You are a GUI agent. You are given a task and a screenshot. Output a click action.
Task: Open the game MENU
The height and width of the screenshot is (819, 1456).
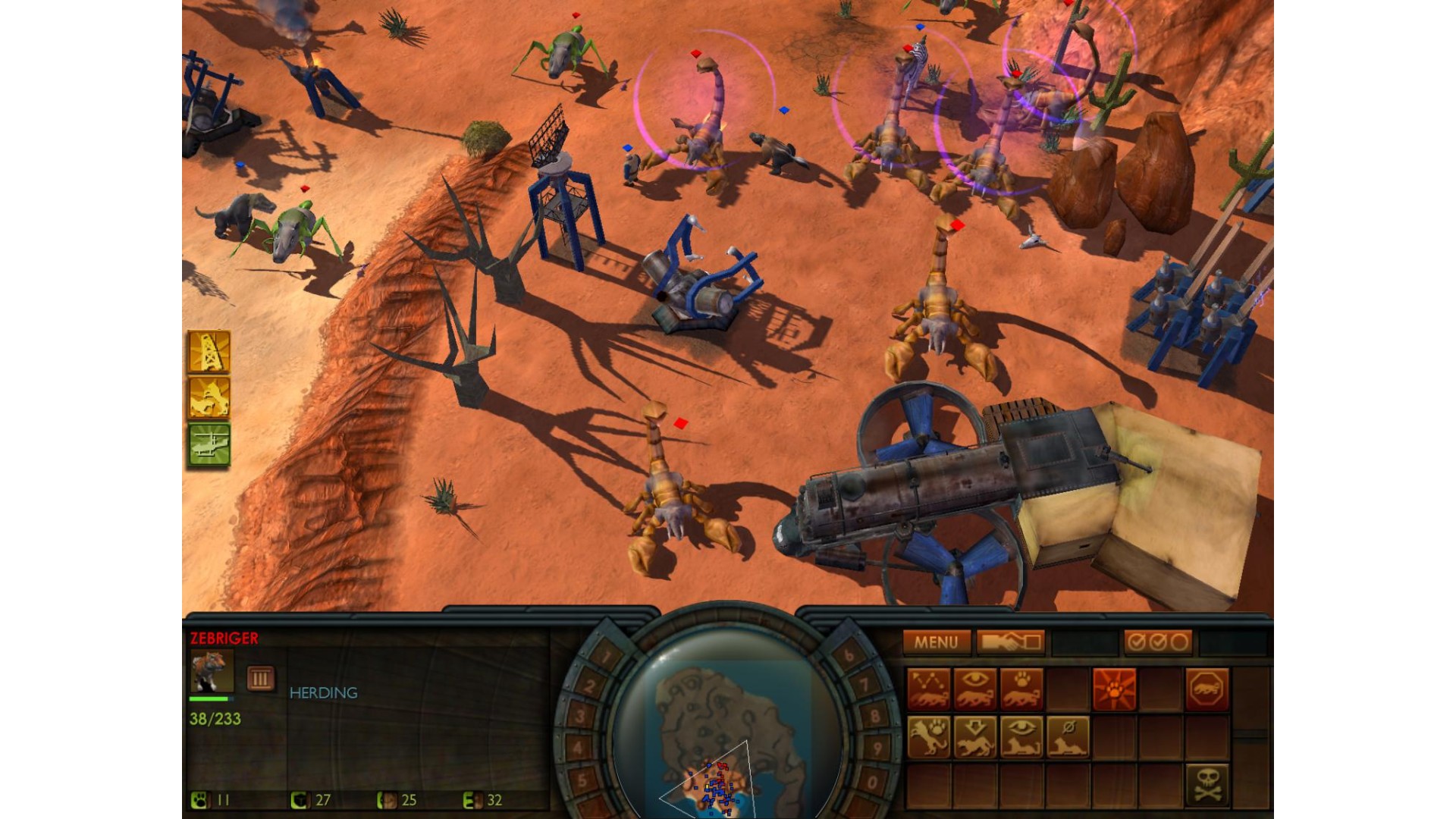[936, 642]
